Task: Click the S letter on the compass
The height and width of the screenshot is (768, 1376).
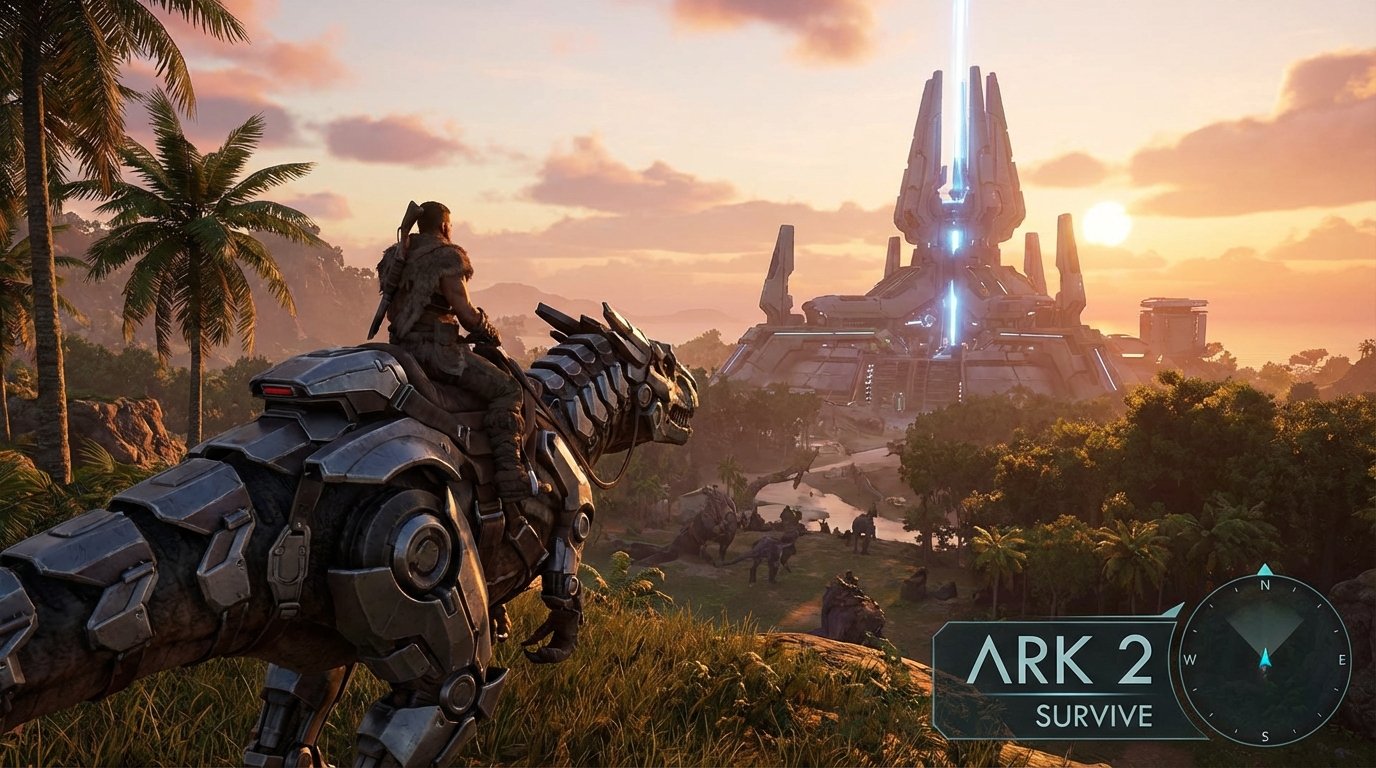Action: (1264, 736)
